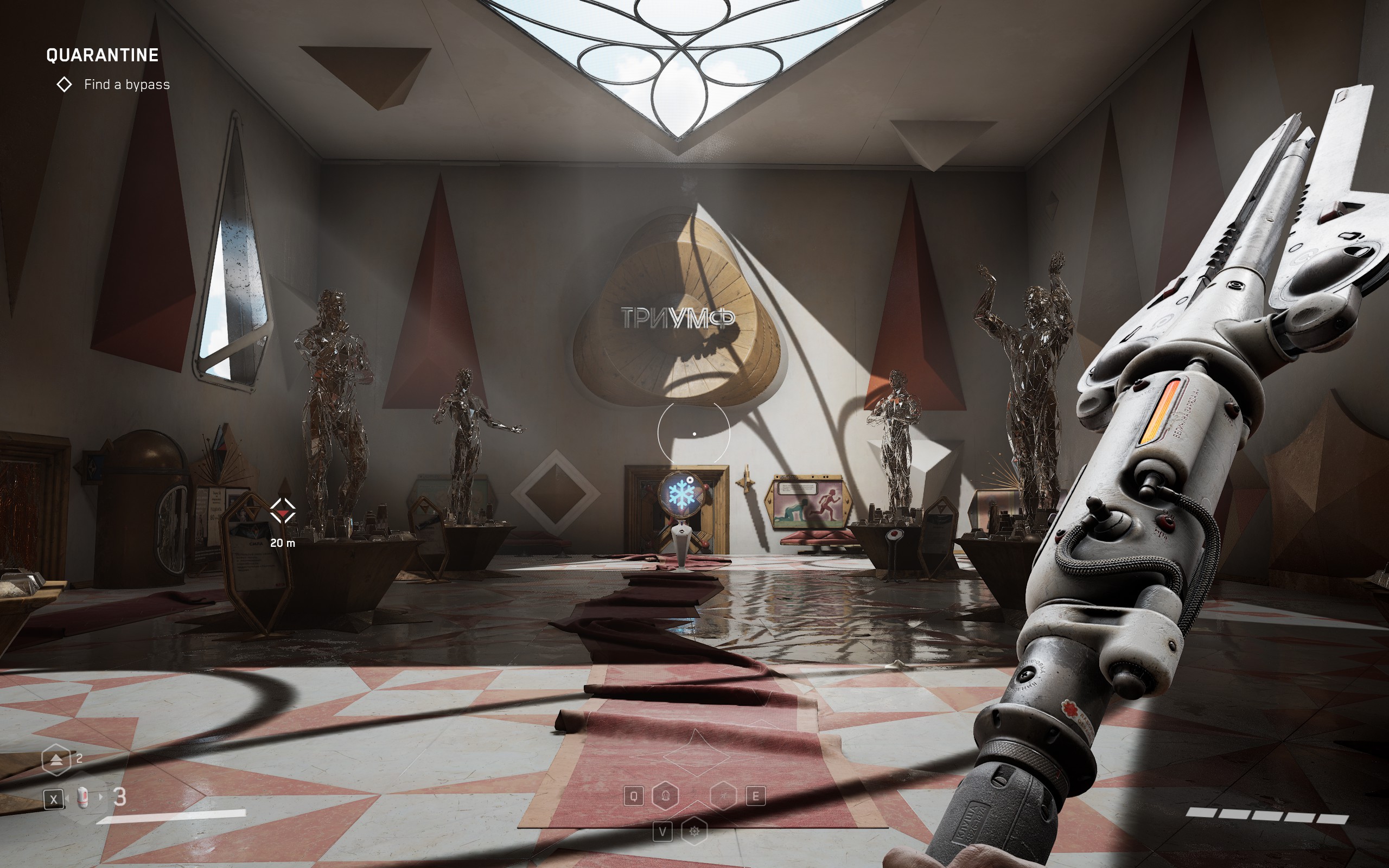Select the 'Find a bypass' objective tracker
This screenshot has width=1389, height=868.
tap(126, 85)
